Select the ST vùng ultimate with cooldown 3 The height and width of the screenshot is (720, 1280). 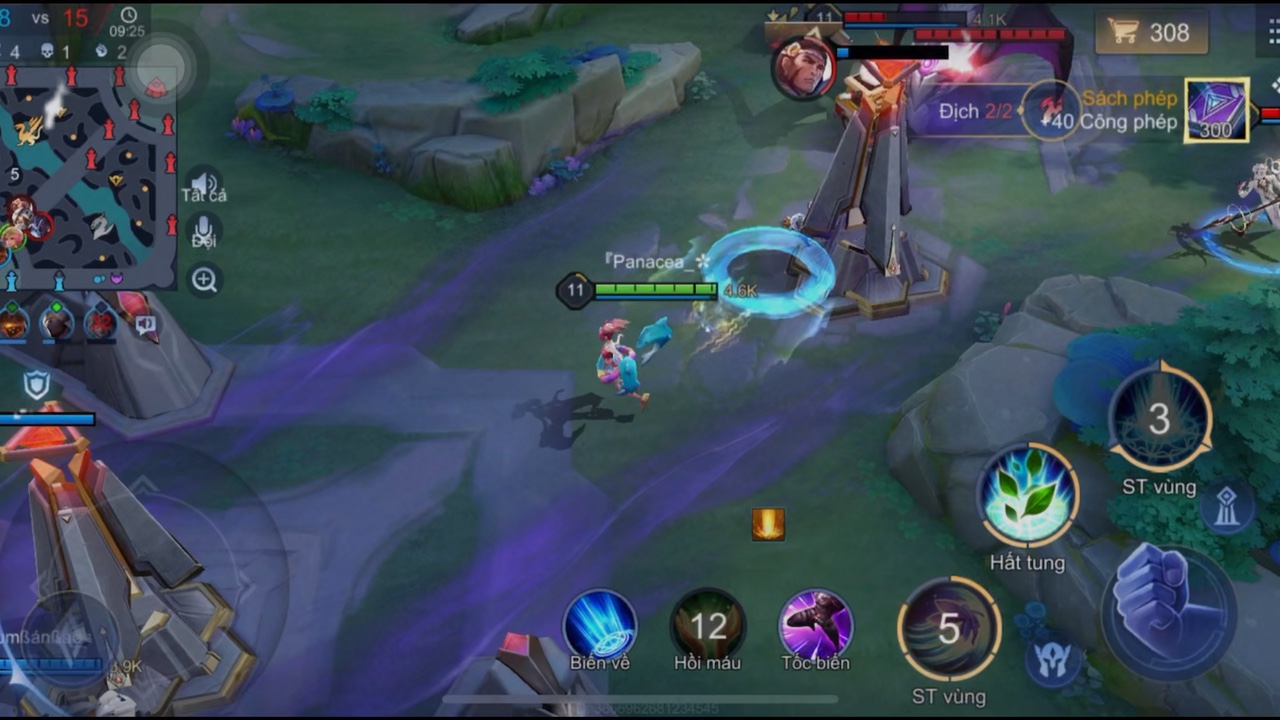tap(1159, 418)
